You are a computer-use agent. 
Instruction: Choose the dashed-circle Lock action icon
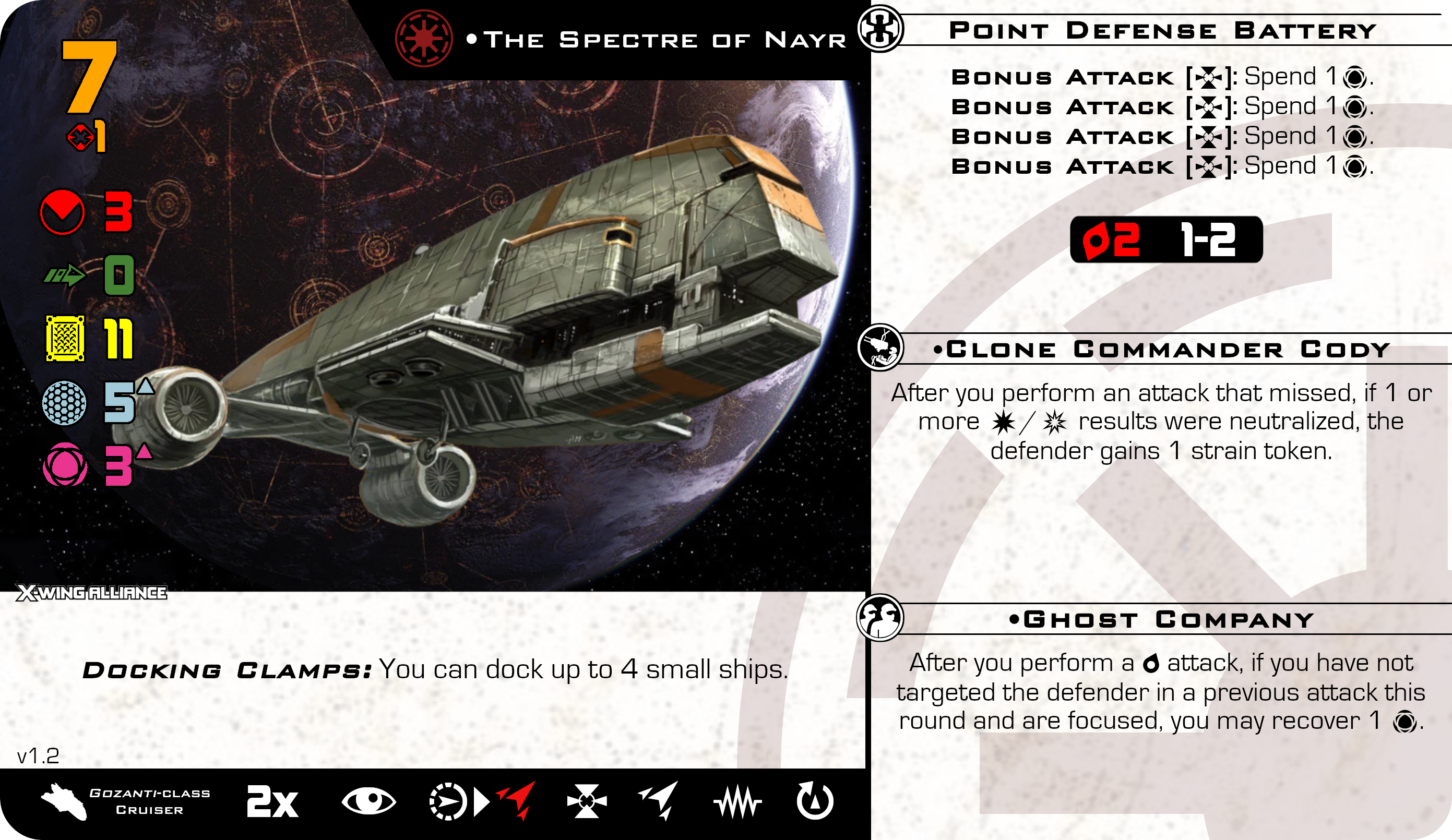(448, 801)
